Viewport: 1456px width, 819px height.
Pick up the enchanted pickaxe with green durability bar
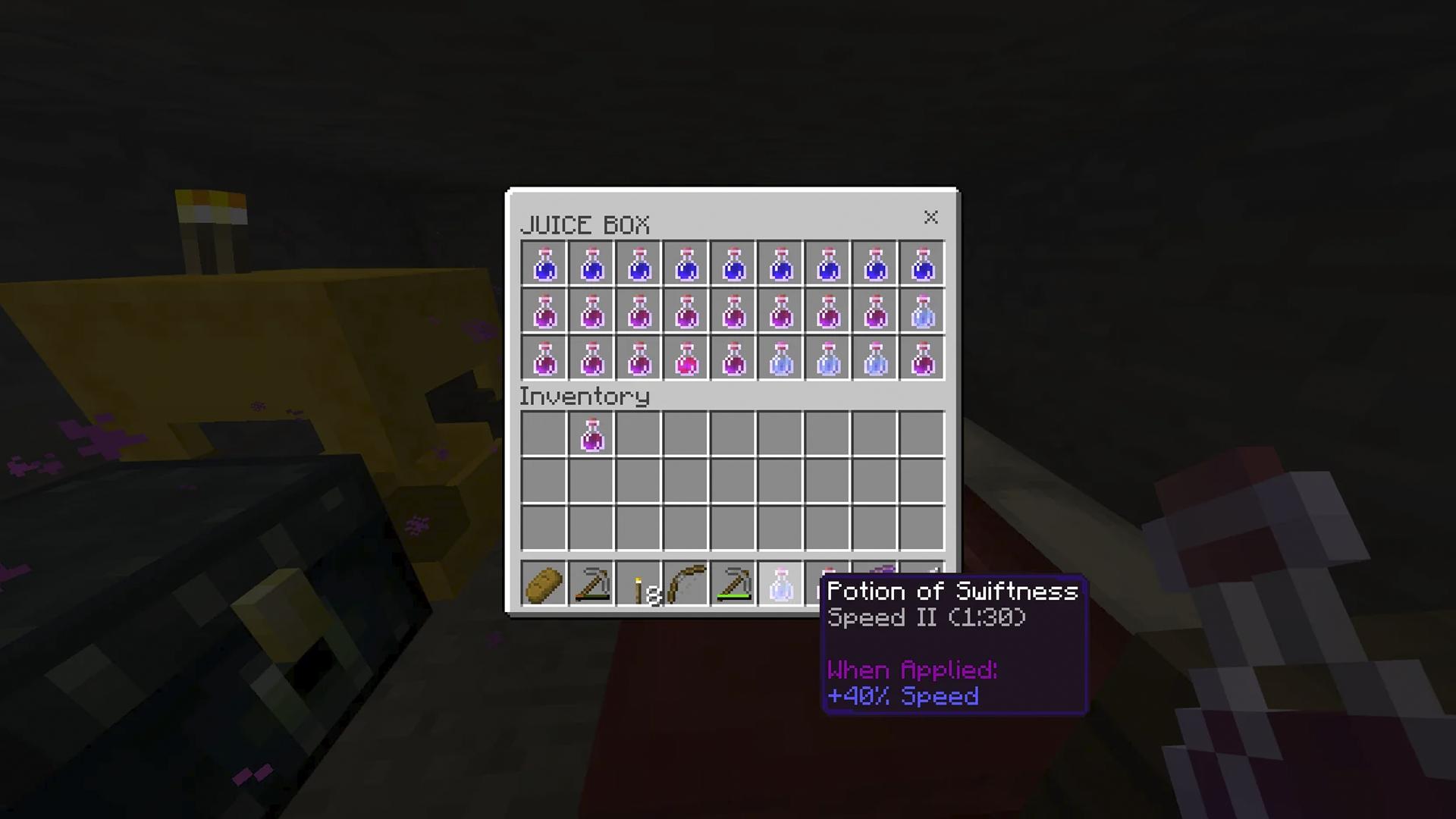[733, 582]
